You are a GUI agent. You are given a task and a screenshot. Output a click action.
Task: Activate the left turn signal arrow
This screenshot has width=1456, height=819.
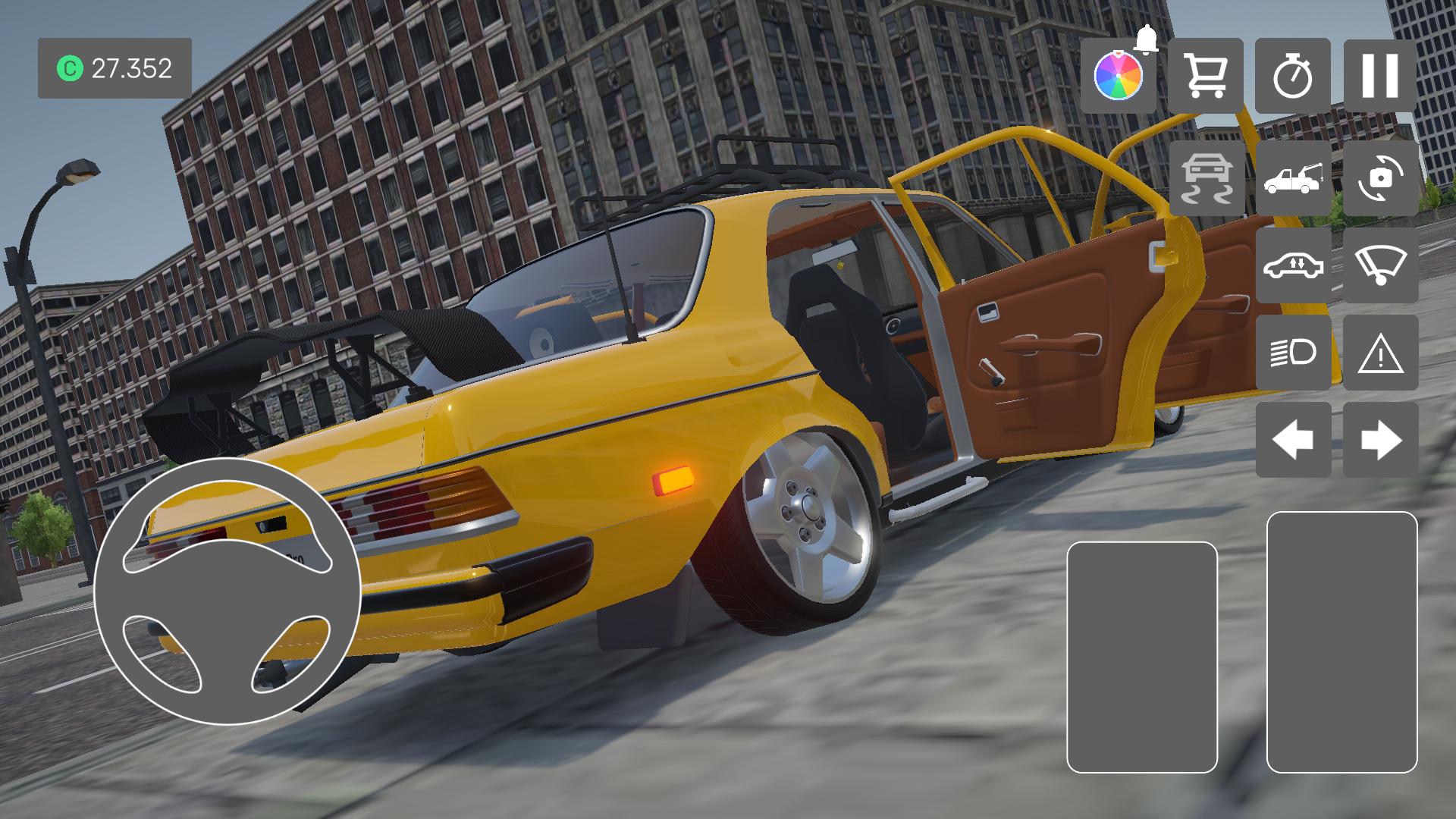click(x=1296, y=440)
